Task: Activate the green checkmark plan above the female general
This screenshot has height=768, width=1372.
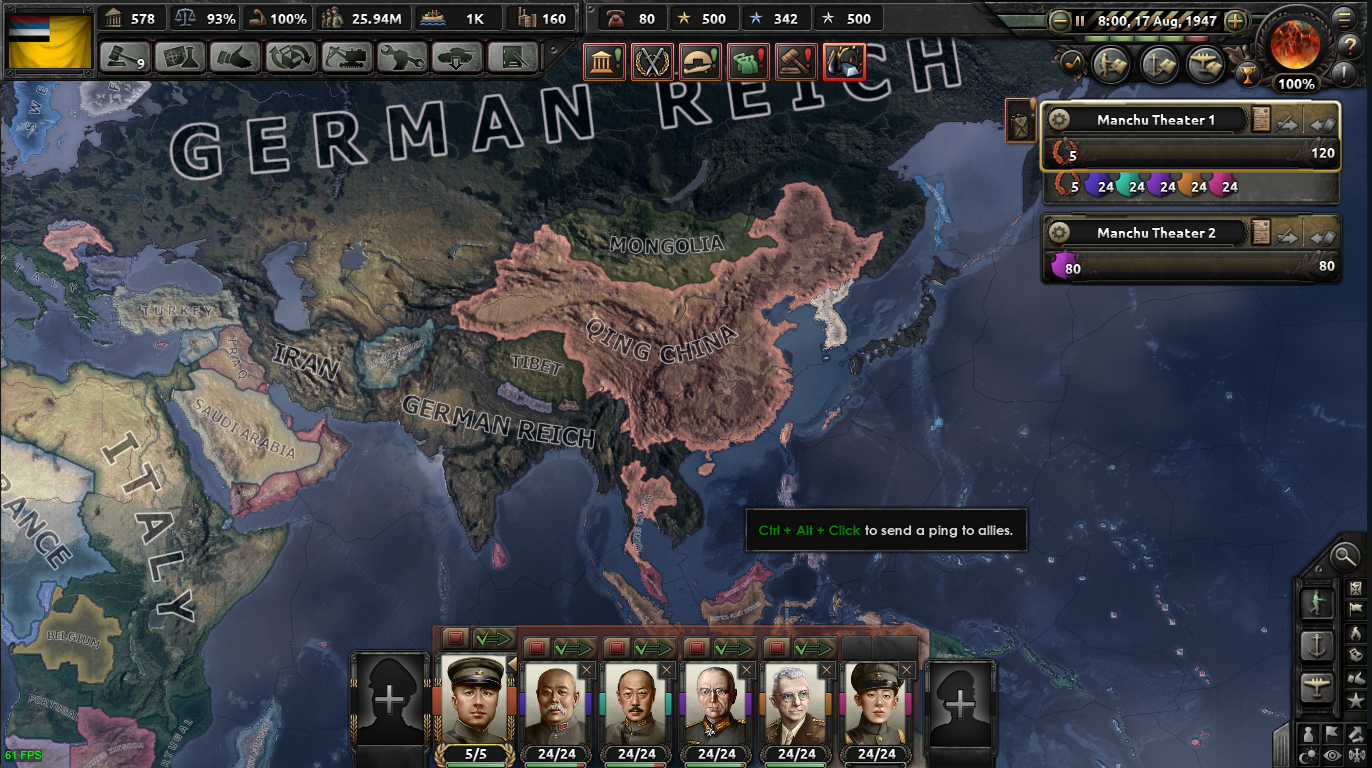Action: click(814, 646)
